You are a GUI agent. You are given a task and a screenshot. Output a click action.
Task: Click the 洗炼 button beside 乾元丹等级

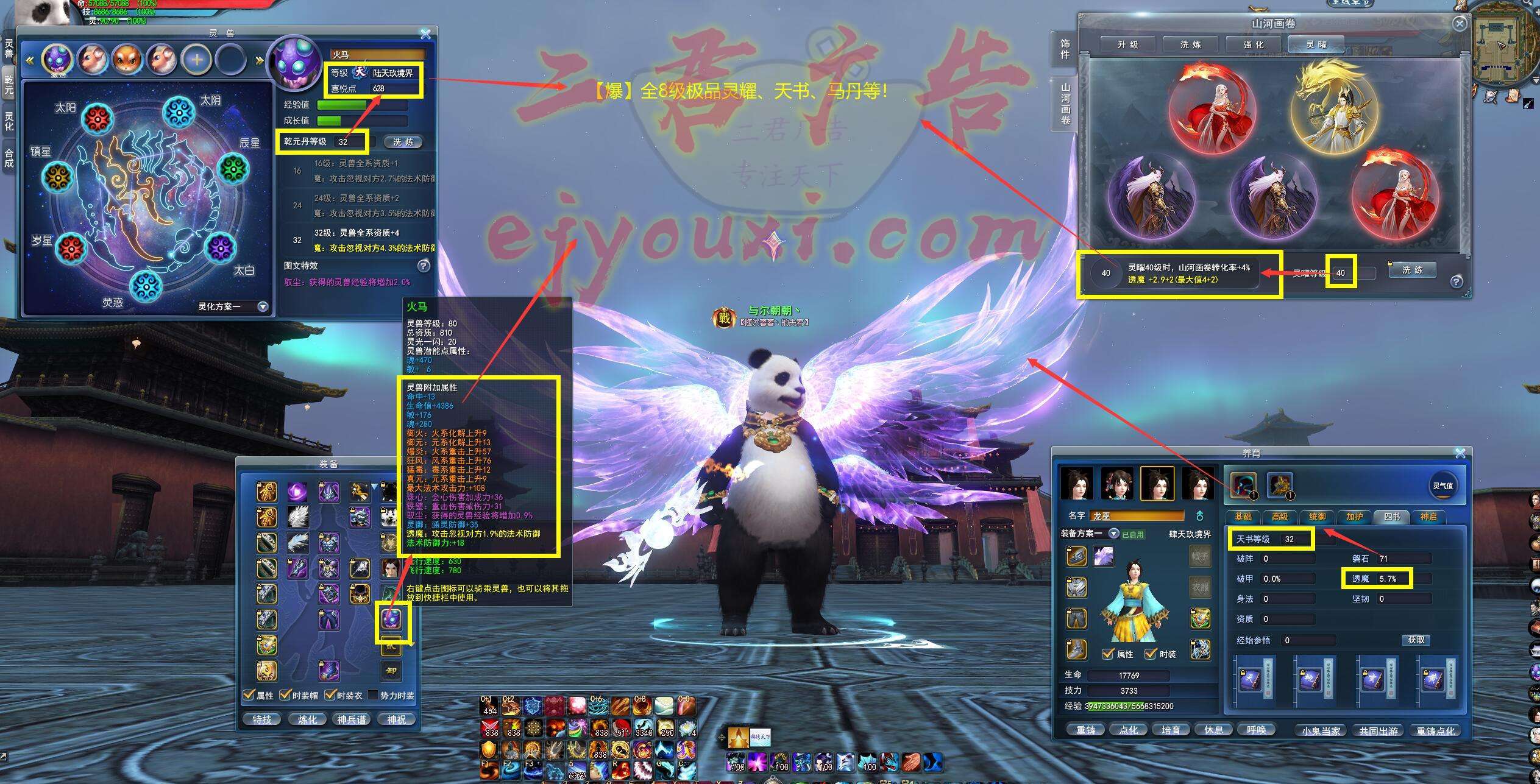pos(403,142)
